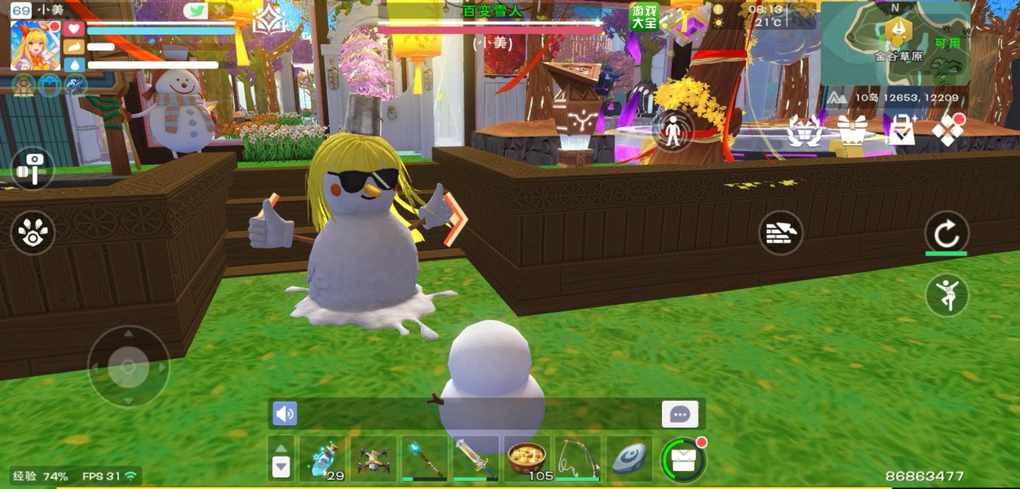Open the player avatar profile
This screenshot has height=489, width=1020.
tap(35, 46)
